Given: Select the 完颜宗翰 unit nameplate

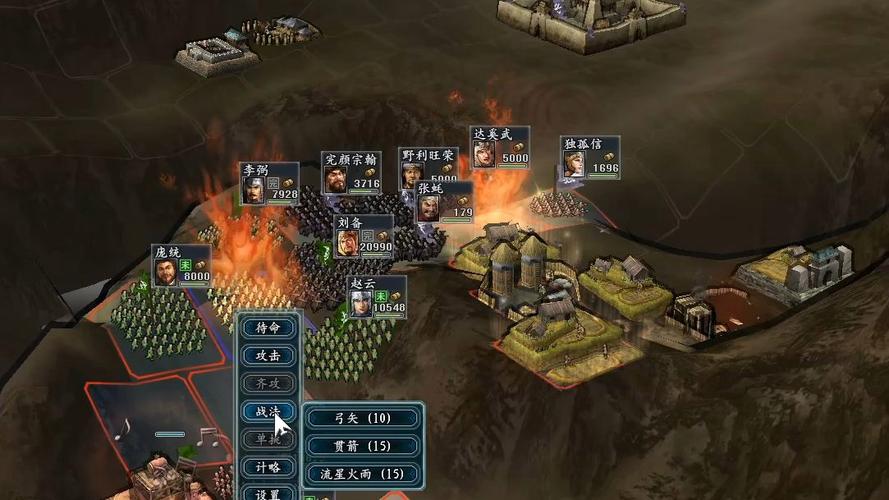Looking at the screenshot, I should point(351,173).
